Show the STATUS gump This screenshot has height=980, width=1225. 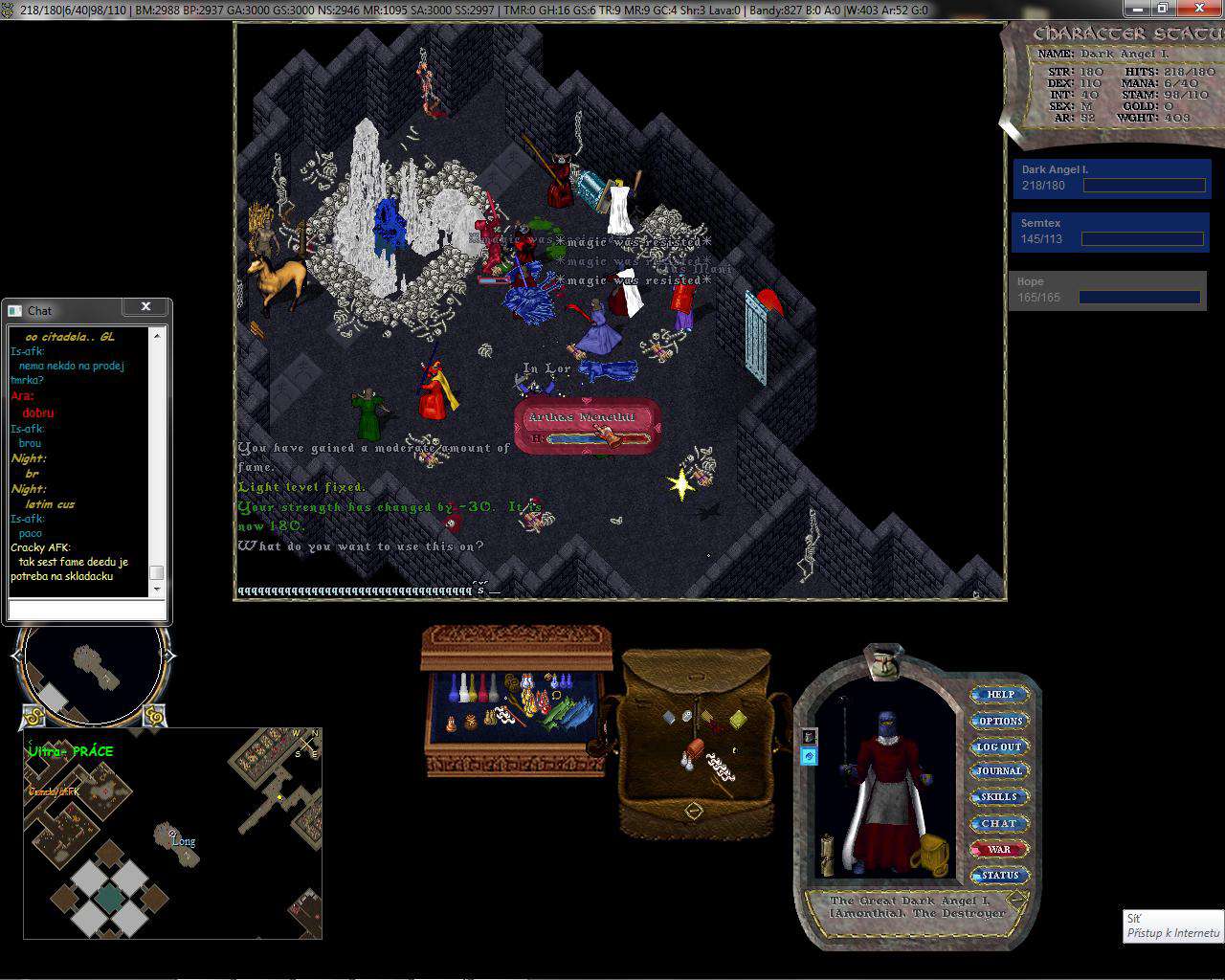tap(999, 875)
